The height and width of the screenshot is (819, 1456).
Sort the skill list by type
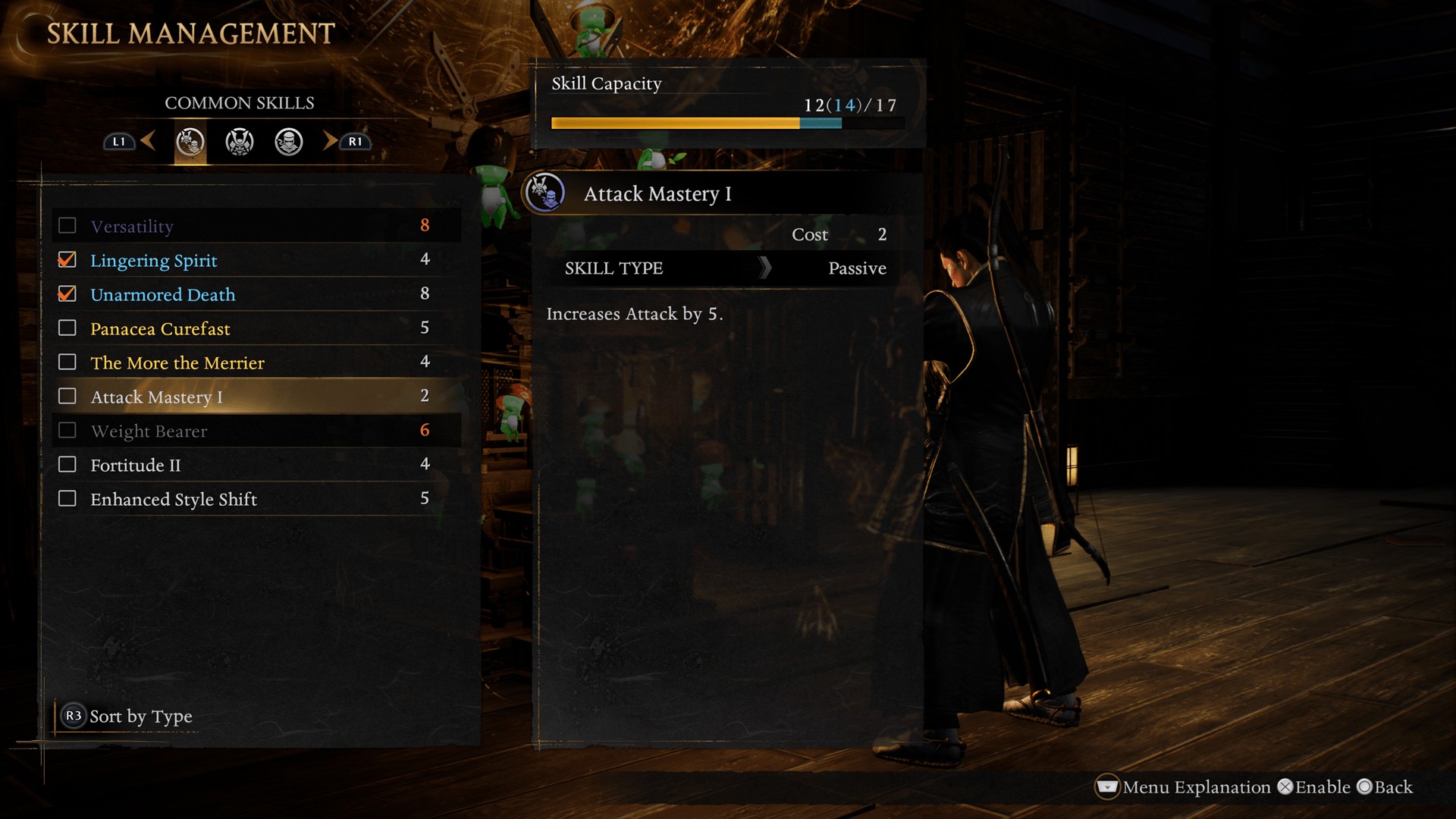(127, 716)
